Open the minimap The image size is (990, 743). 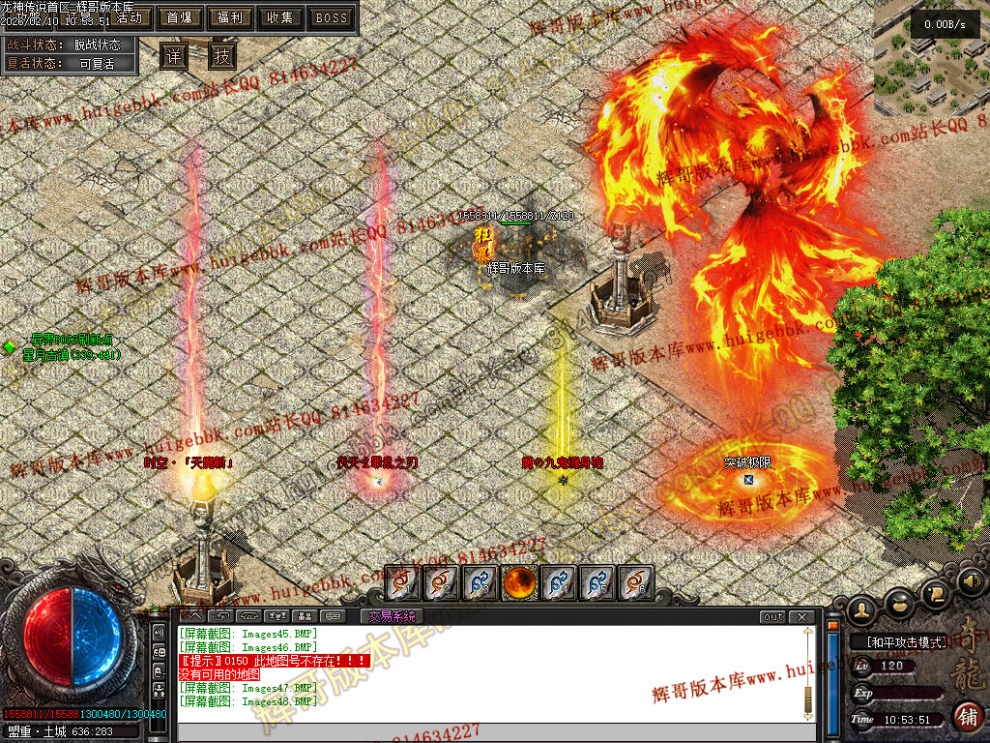pyautogui.click(x=929, y=60)
